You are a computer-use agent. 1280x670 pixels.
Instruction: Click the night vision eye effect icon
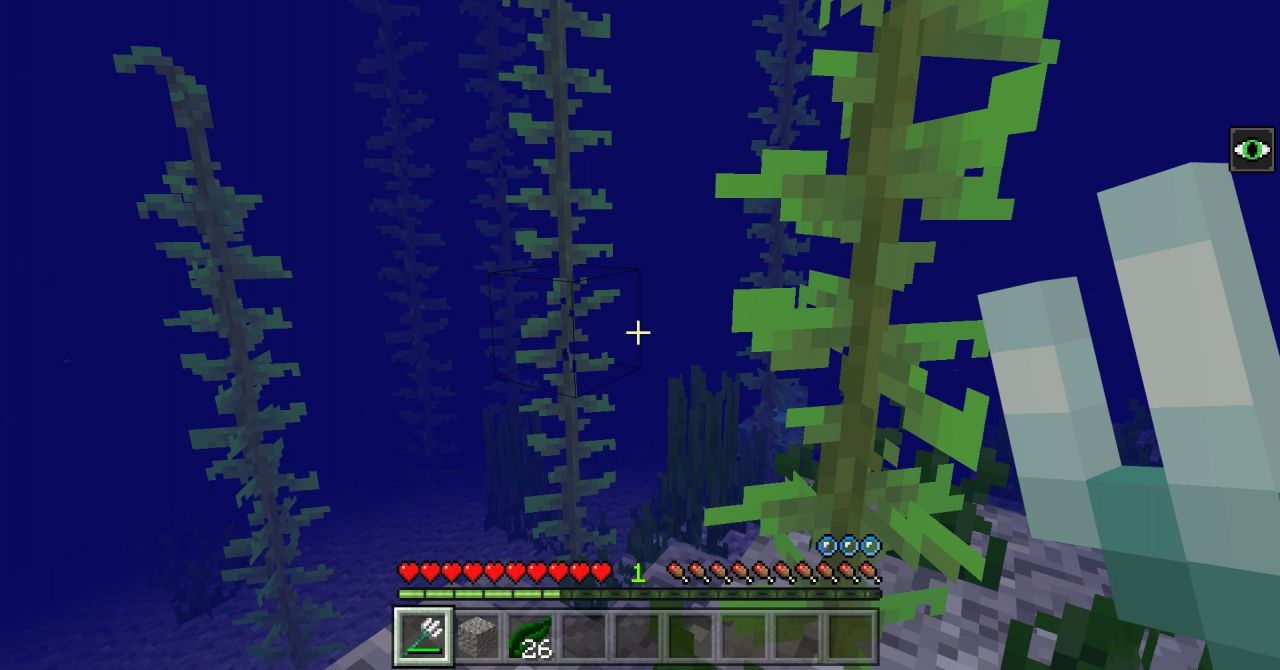point(1251,150)
